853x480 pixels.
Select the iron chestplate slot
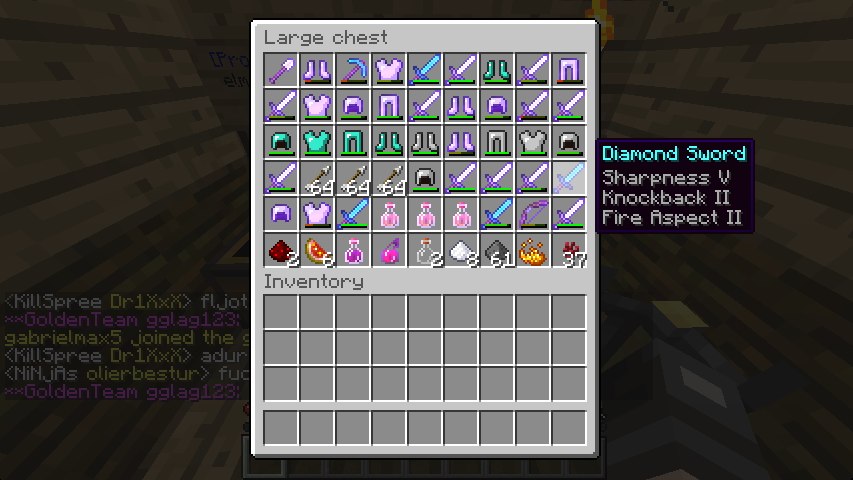pos(533,141)
